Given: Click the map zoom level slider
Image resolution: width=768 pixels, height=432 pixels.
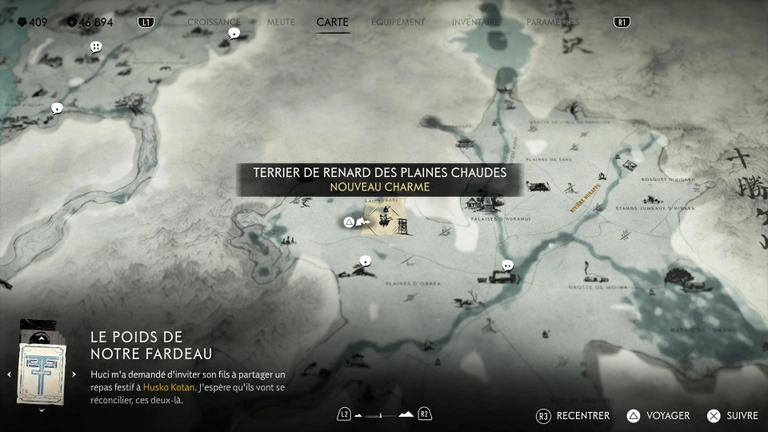Looking at the screenshot, I should 385,414.
